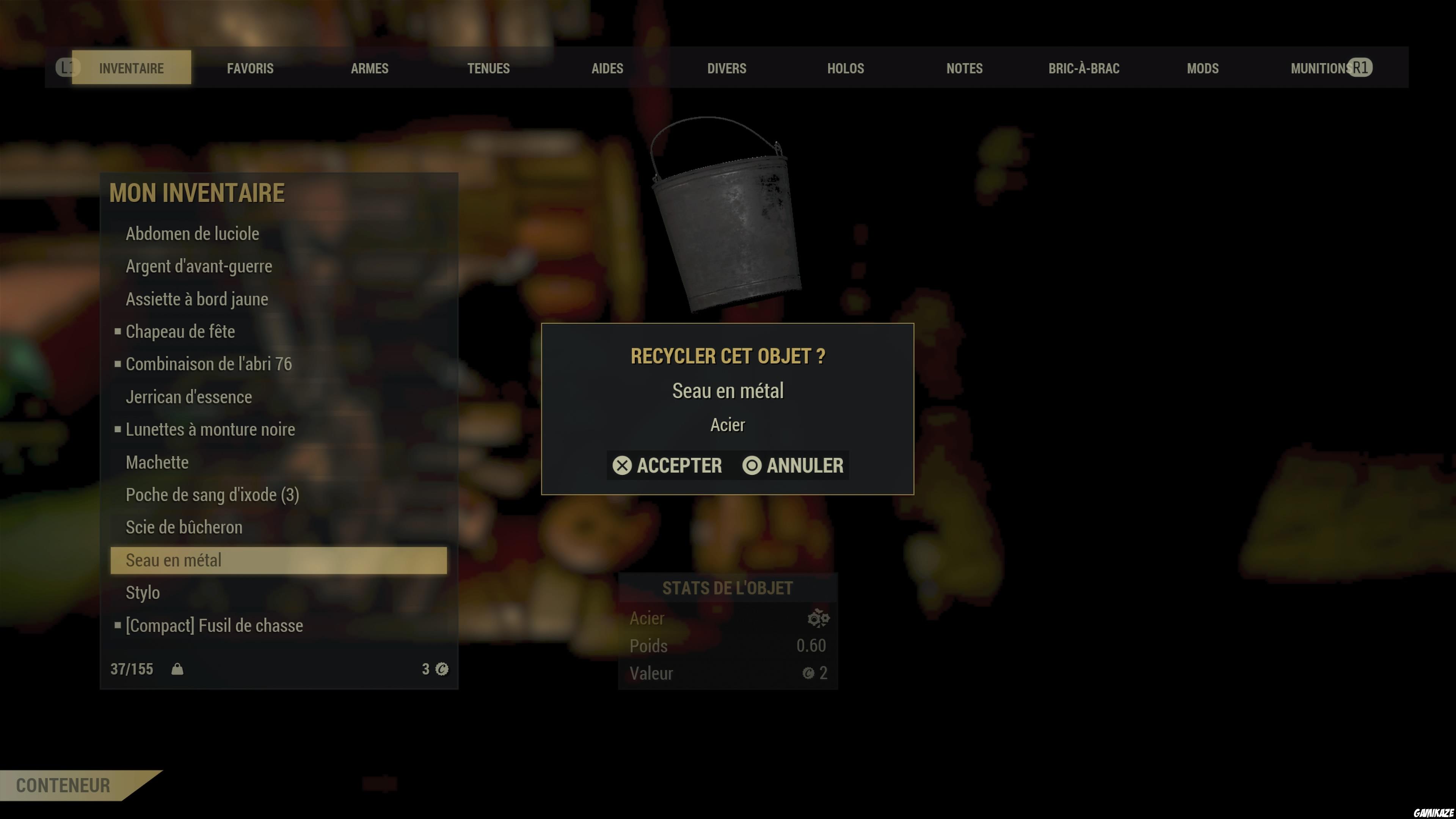Switch to the Mods tab
This screenshot has width=1456, height=819.
pyautogui.click(x=1202, y=68)
